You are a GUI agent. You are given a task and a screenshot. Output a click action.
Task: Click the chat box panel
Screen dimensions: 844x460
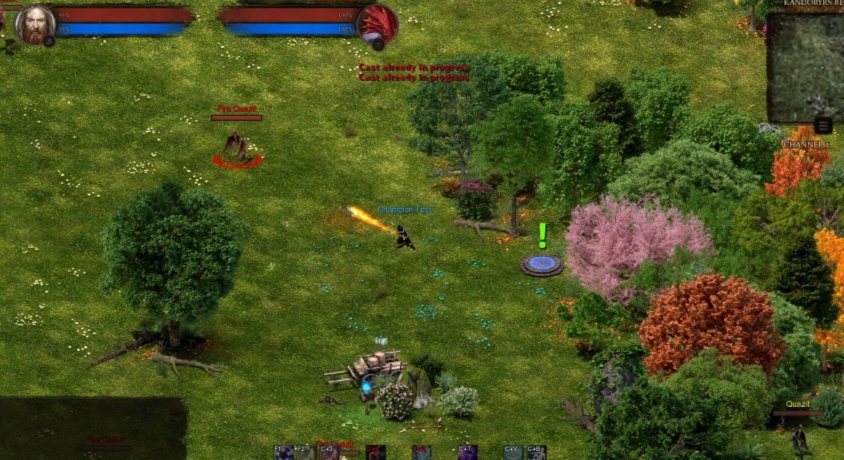(x=93, y=427)
